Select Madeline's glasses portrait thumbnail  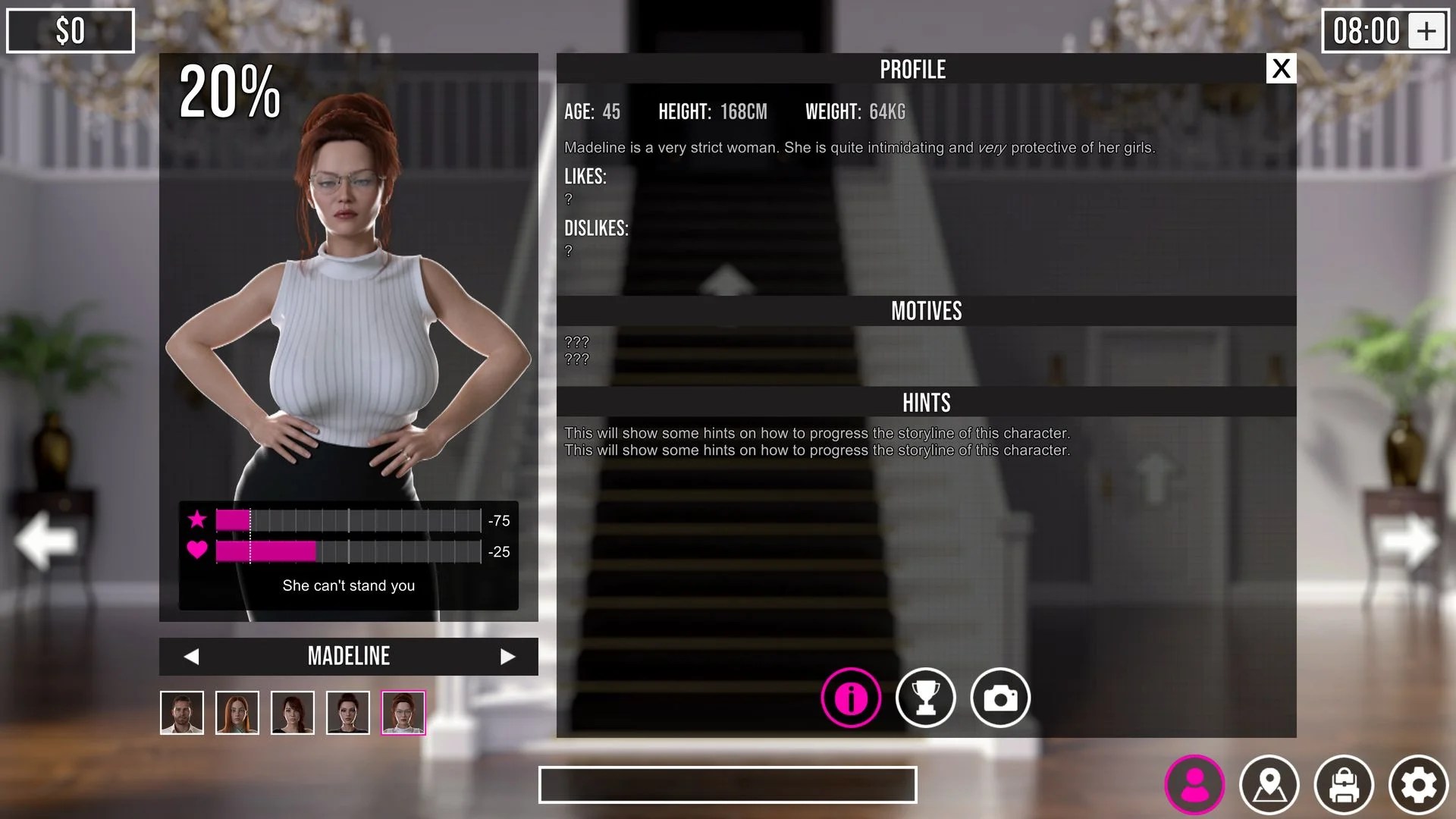click(403, 713)
